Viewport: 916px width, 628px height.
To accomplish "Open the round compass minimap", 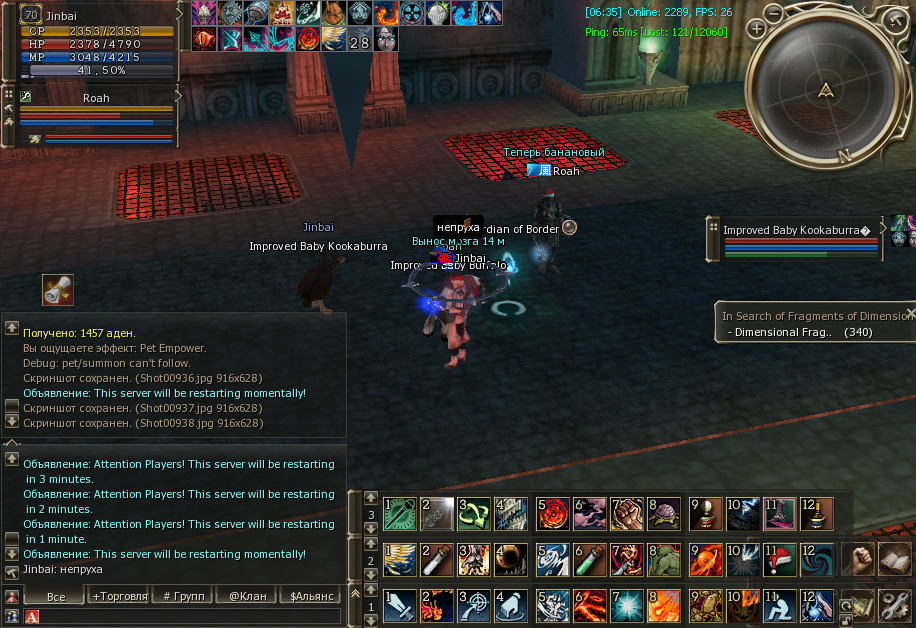I will click(825, 90).
